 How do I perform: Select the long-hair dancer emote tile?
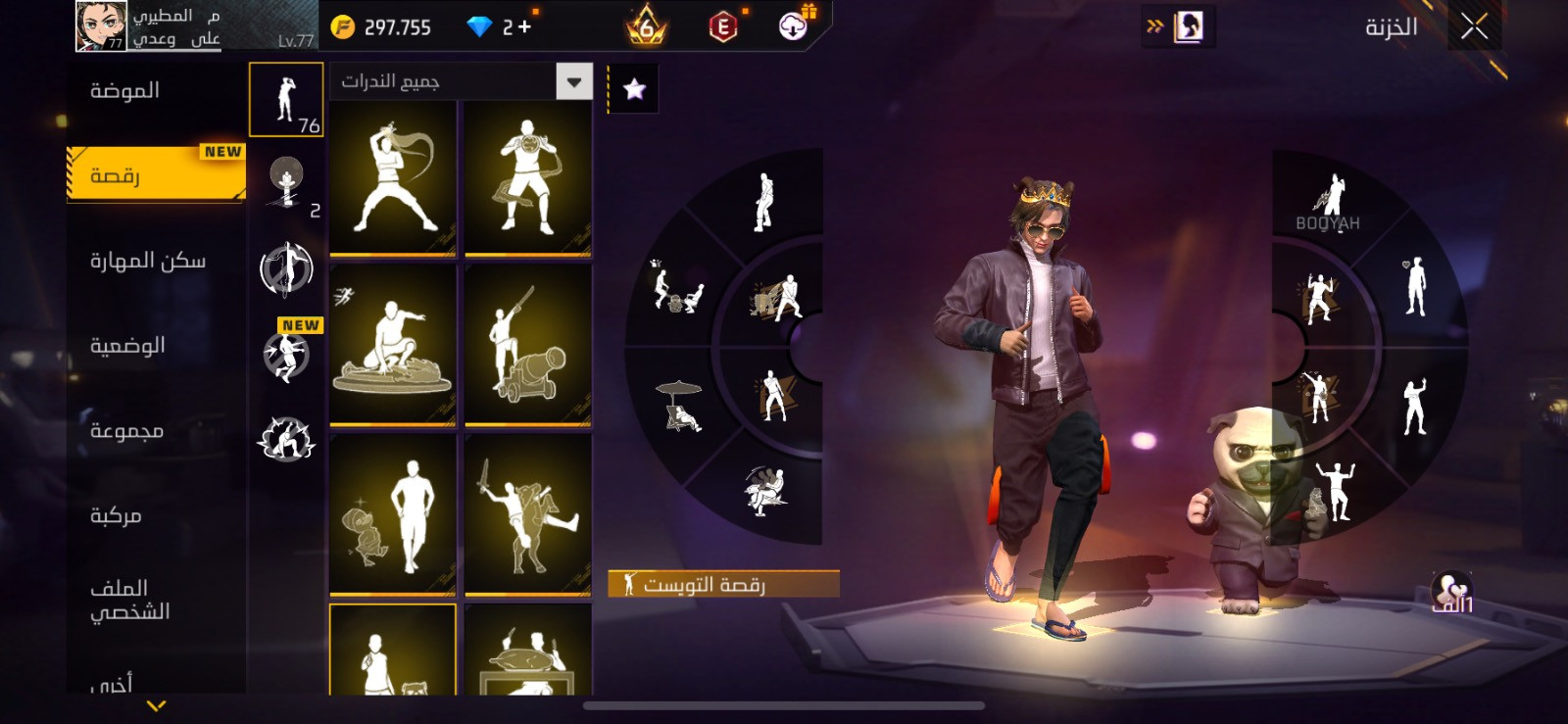pos(393,177)
